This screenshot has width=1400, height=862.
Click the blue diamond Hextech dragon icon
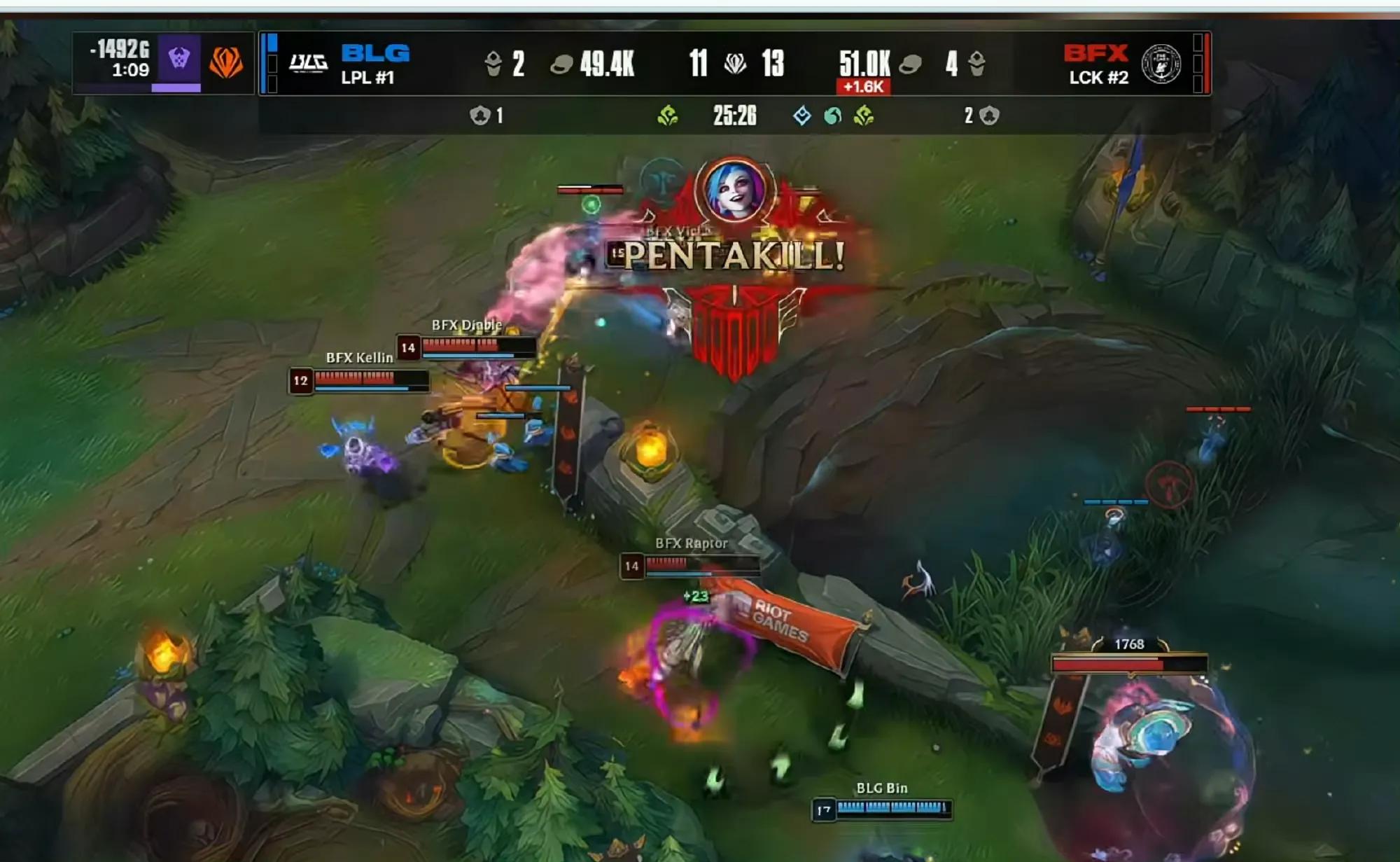pos(802,116)
